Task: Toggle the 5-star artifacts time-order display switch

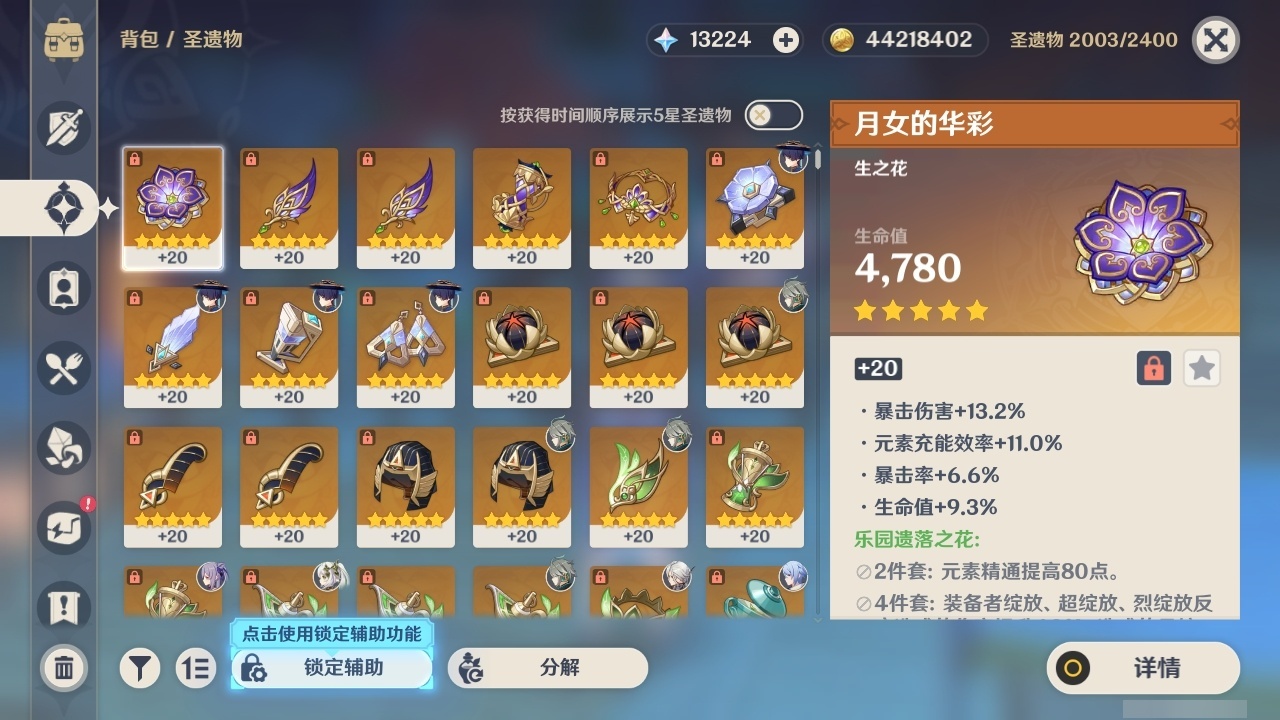Action: coord(772,115)
